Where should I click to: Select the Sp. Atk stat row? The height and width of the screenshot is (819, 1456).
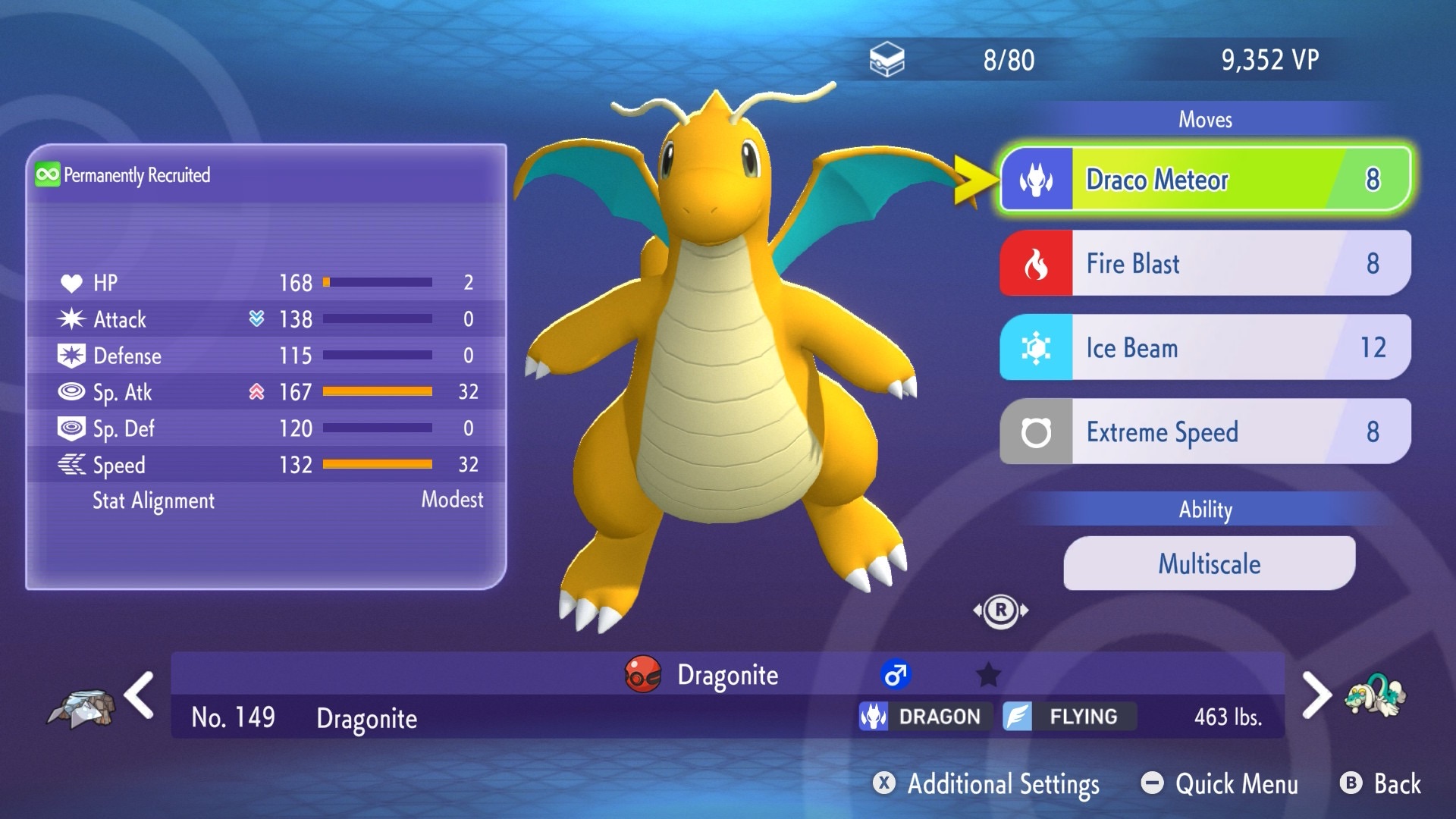click(265, 392)
